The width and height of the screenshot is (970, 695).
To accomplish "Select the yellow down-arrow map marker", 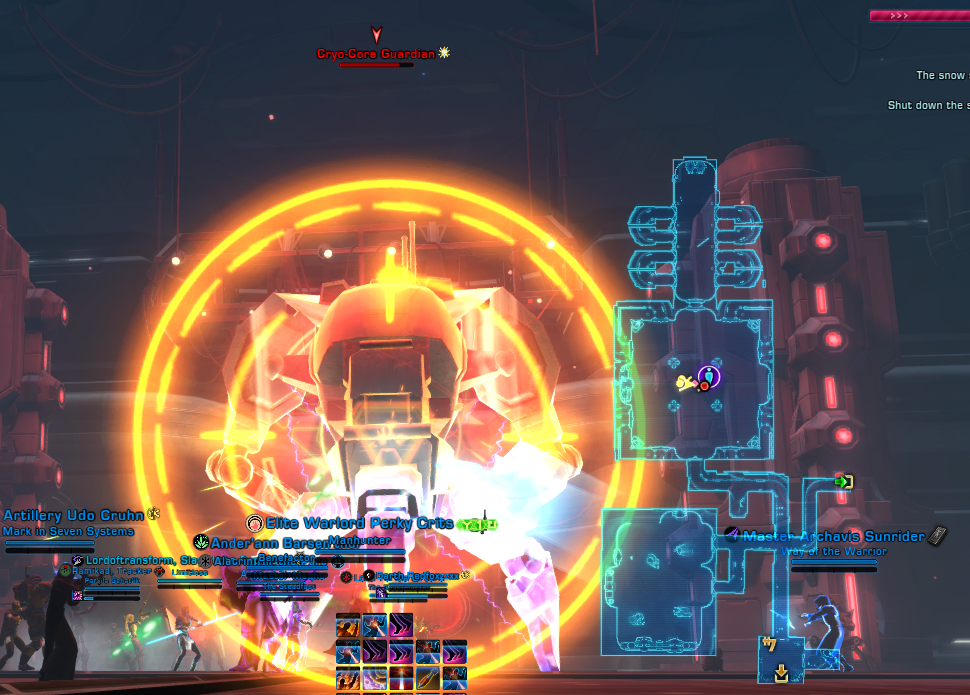I will 781,673.
